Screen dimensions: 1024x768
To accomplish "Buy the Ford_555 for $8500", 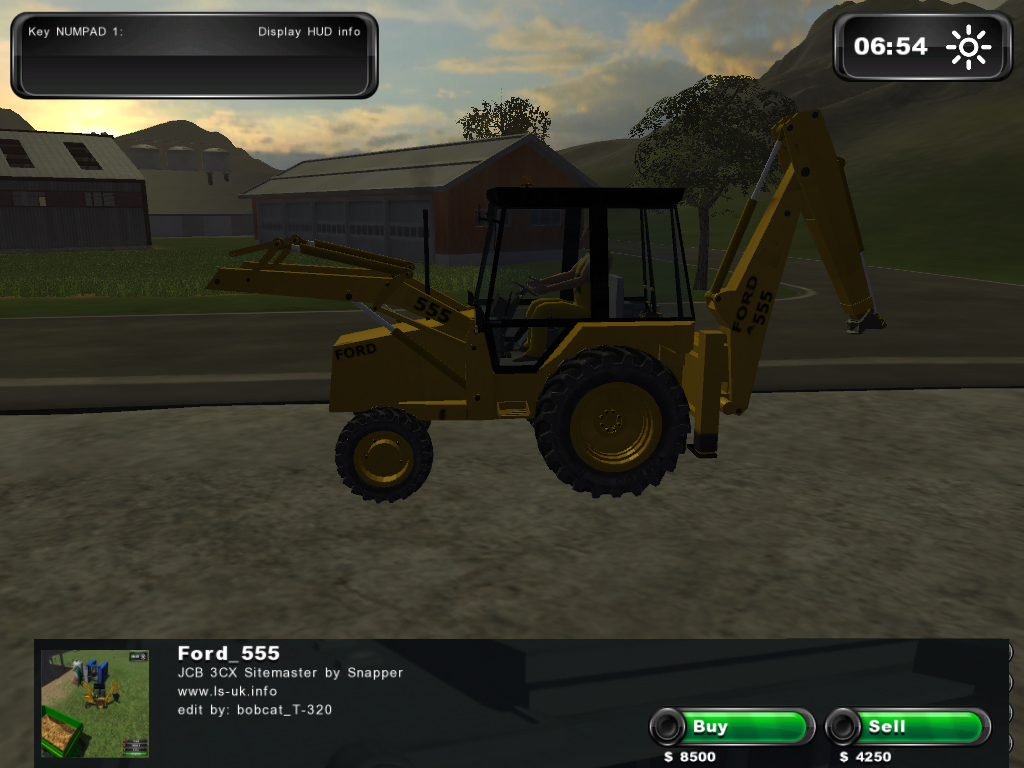I will (732, 727).
